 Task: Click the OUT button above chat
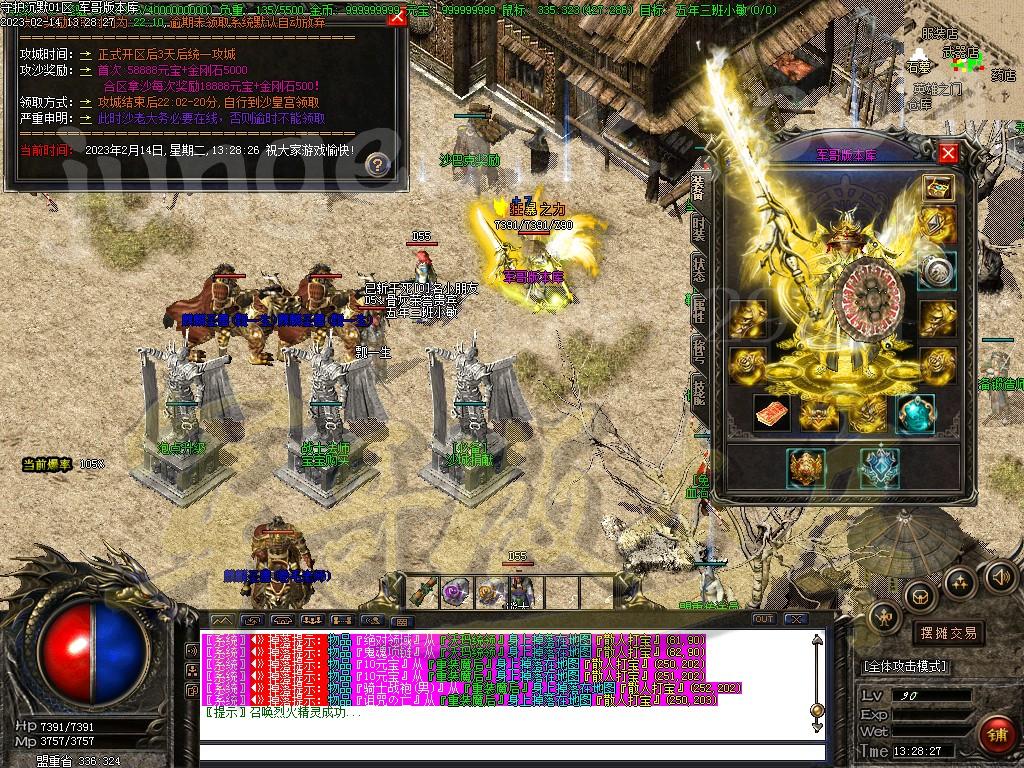764,620
